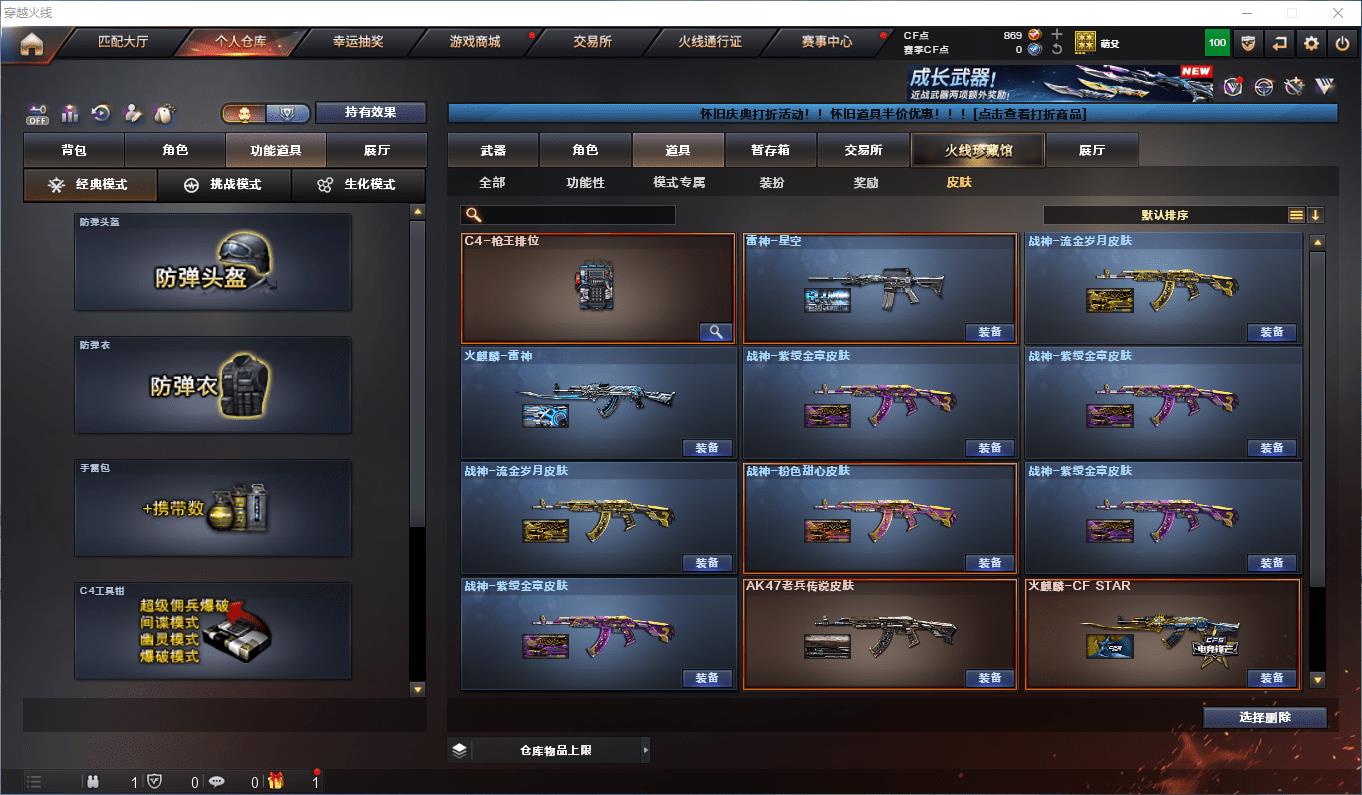
Task: Open the 赛事中心 tournament center
Action: 827,42
